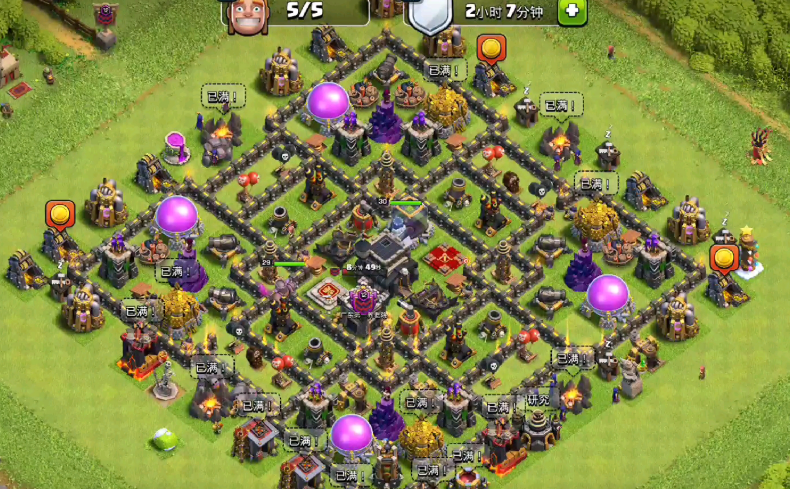
Task: Open the shield info via the shield icon
Action: tap(430, 15)
